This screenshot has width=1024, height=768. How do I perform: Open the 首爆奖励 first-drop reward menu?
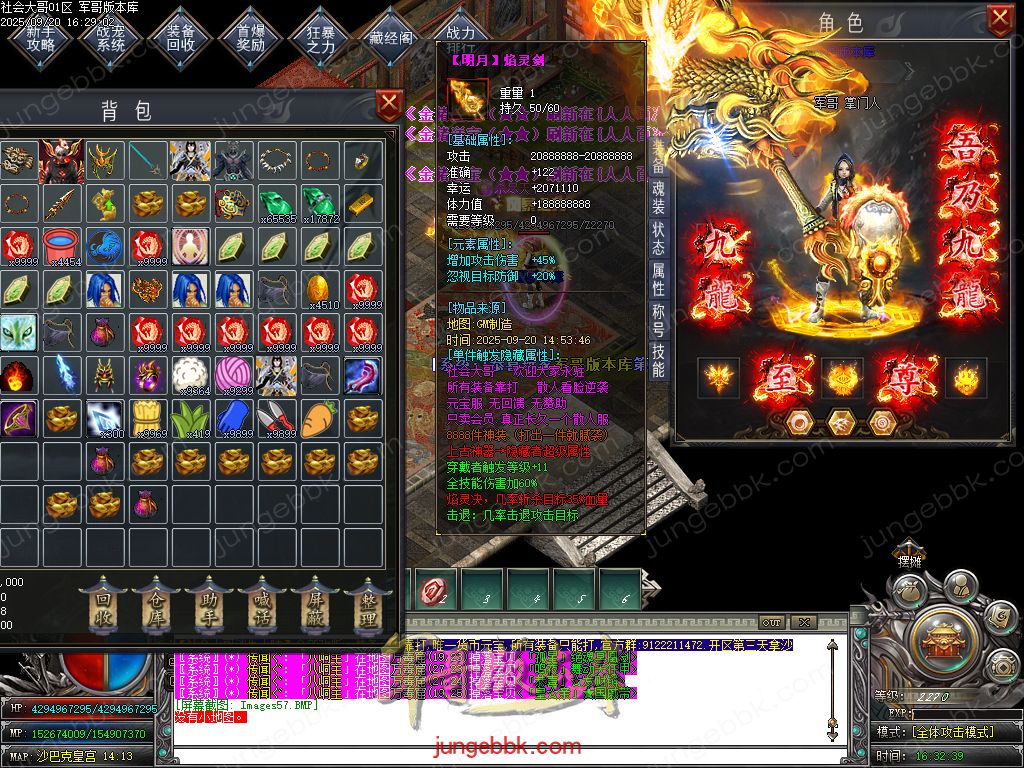click(x=251, y=36)
